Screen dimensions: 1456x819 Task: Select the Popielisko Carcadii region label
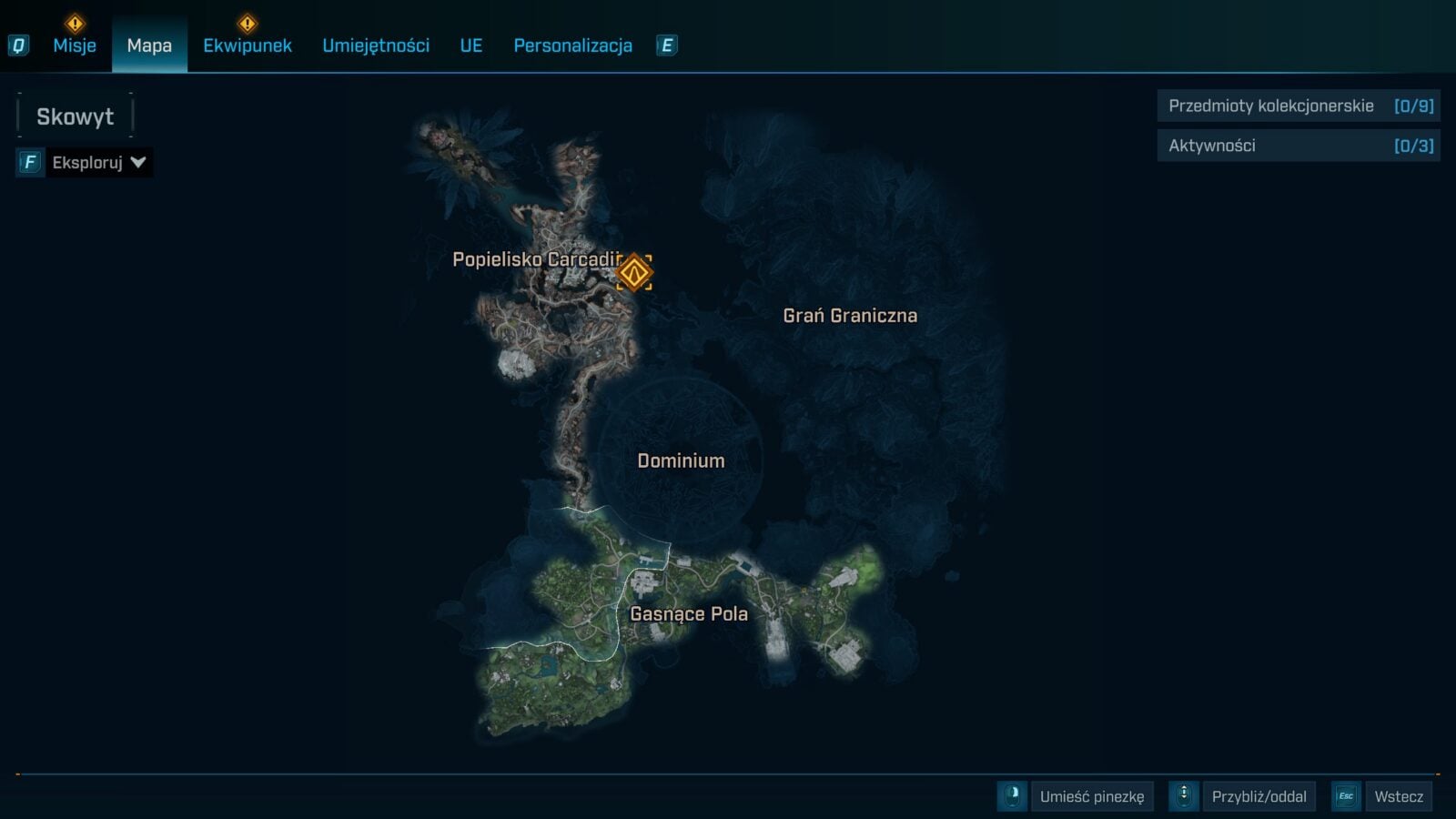point(535,260)
